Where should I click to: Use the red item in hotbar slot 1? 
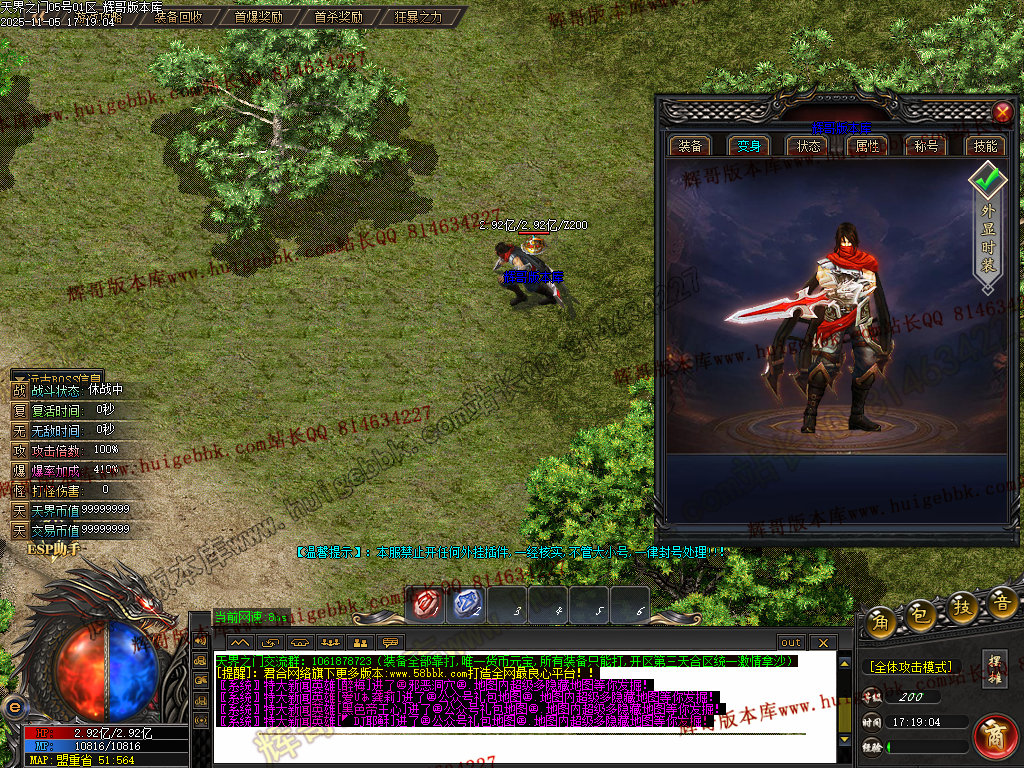pos(428,603)
